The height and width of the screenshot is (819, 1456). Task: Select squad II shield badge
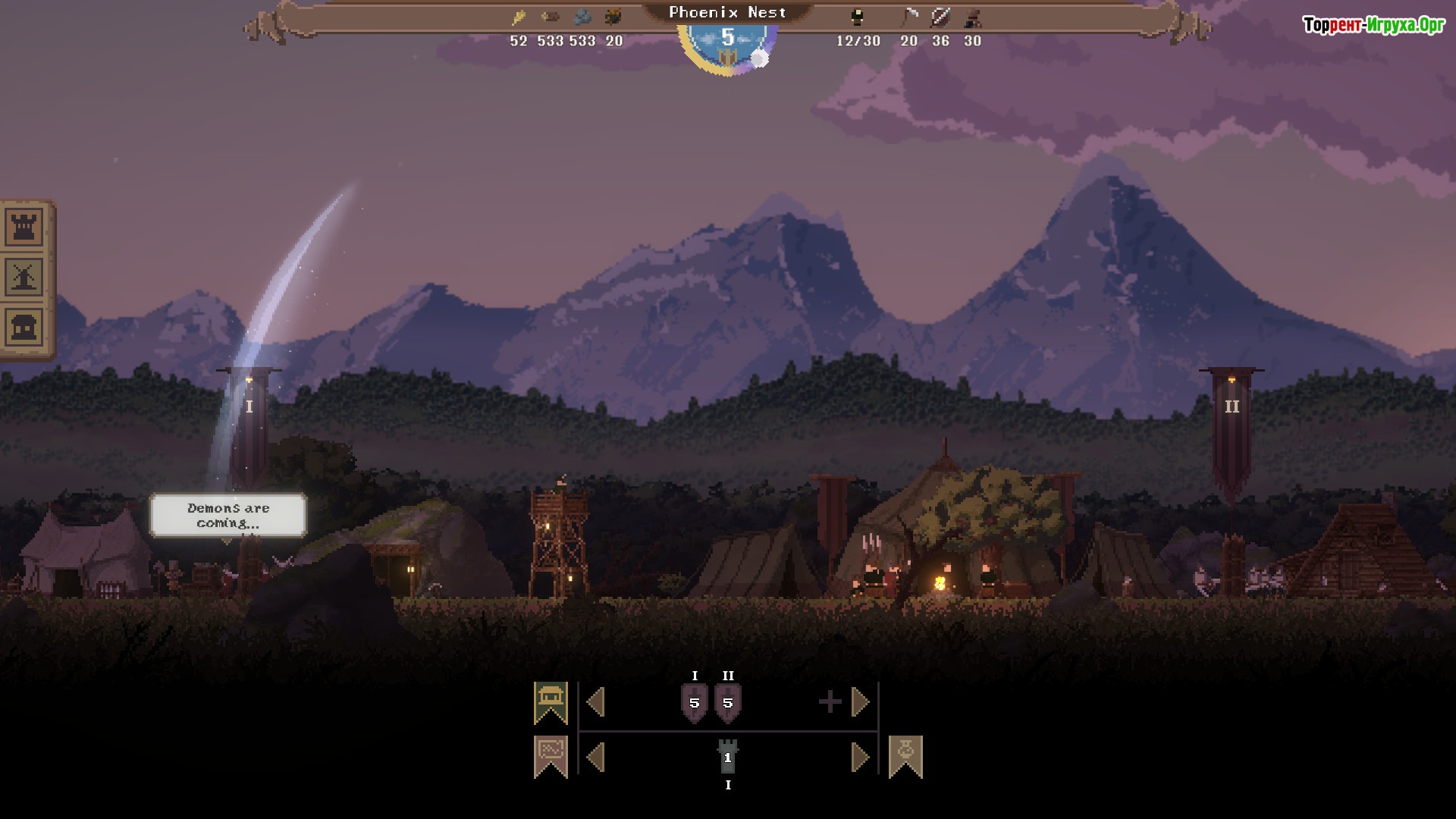point(728,703)
